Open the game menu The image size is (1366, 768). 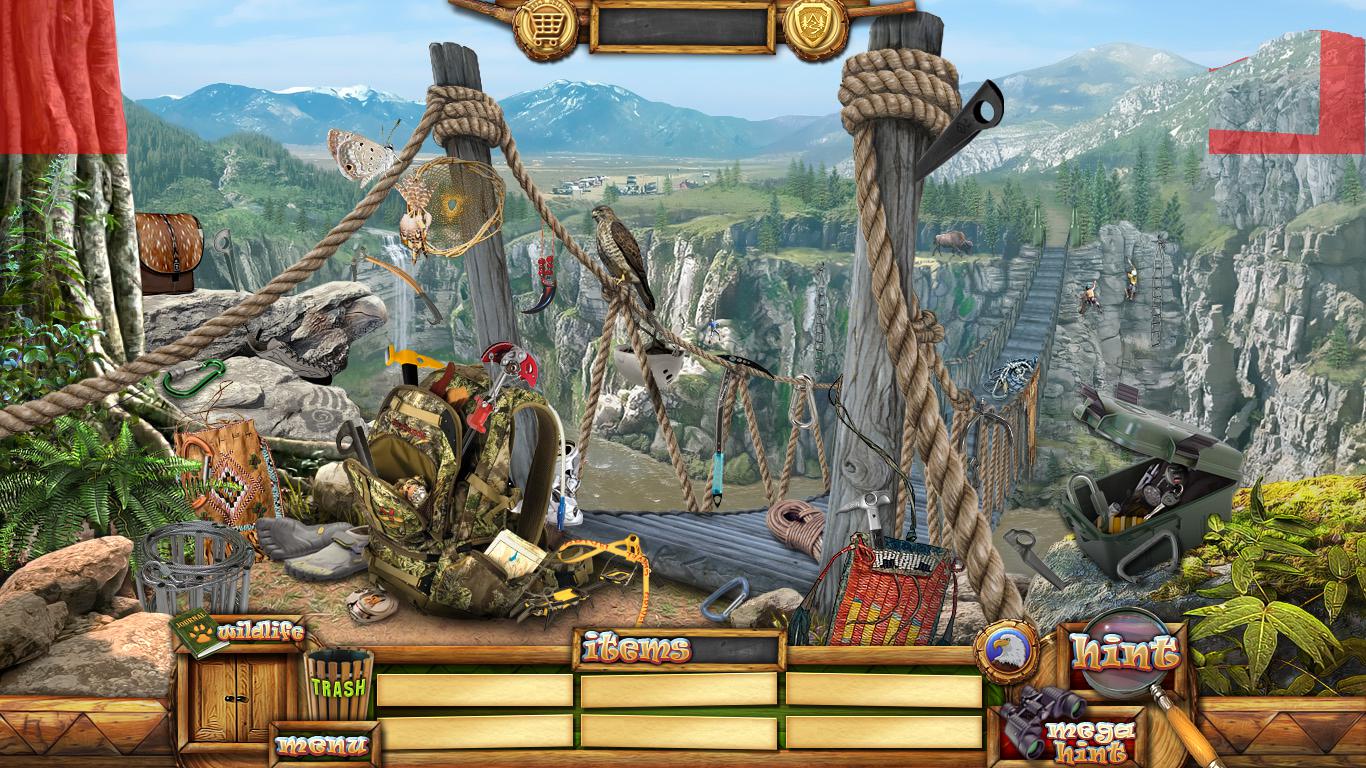[321, 745]
